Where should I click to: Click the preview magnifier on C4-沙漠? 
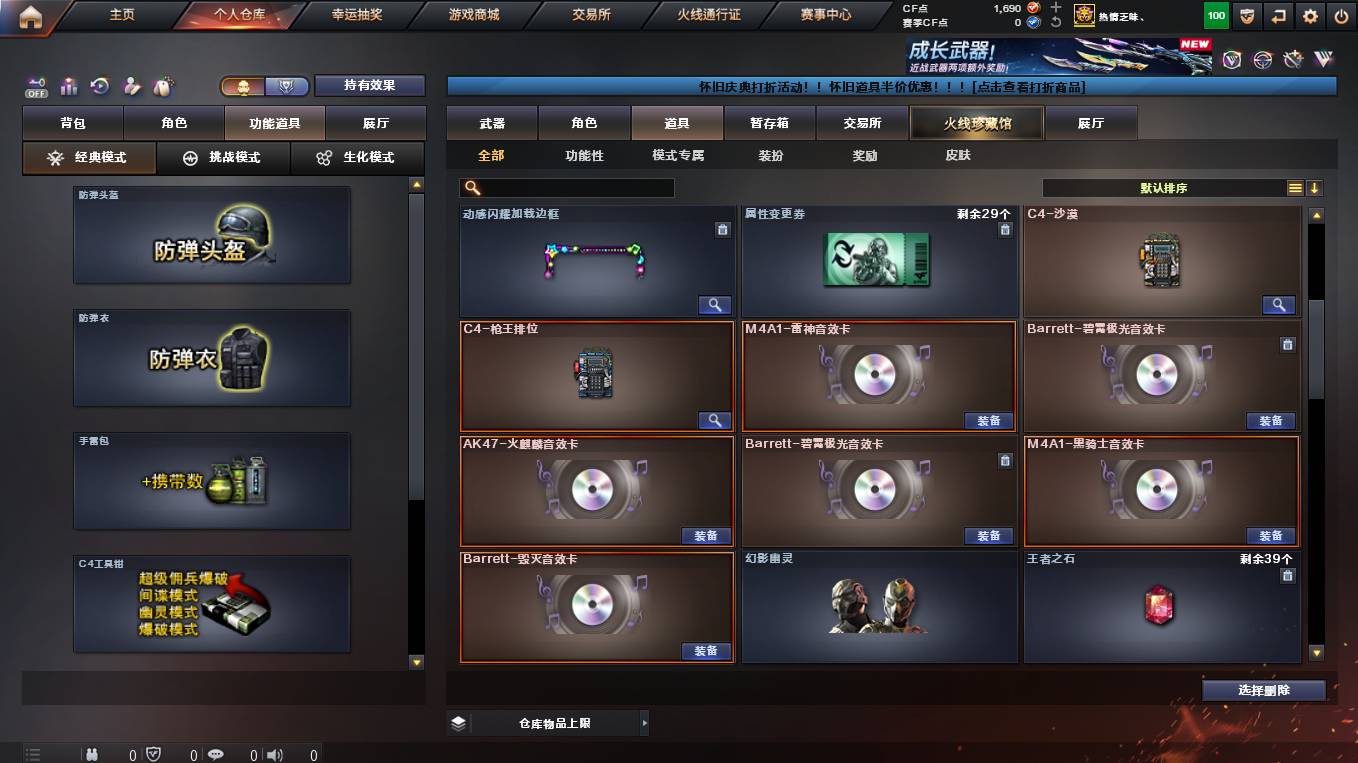1279,305
